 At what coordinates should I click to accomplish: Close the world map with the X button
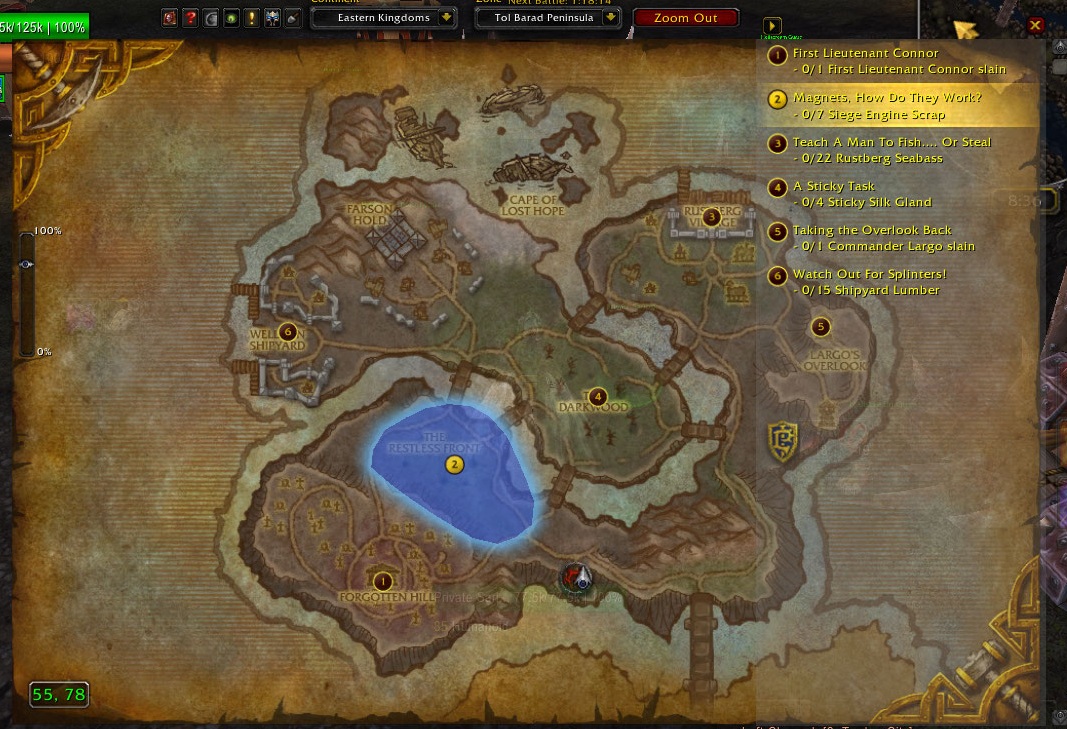tap(1035, 26)
